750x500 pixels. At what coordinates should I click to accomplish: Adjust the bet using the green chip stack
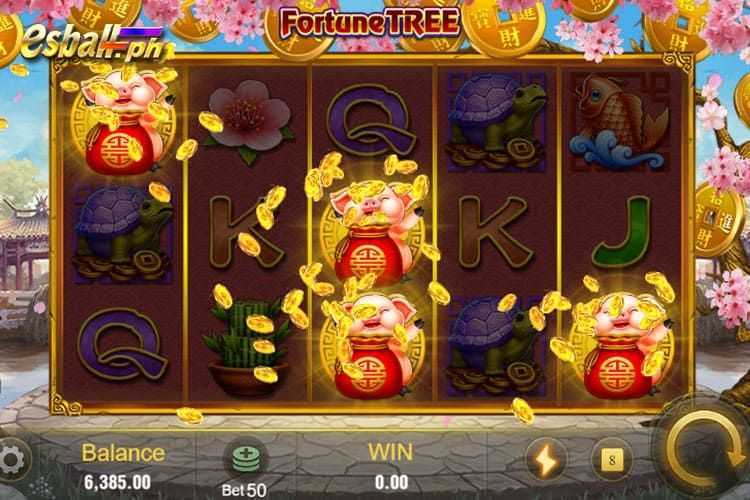[244, 458]
